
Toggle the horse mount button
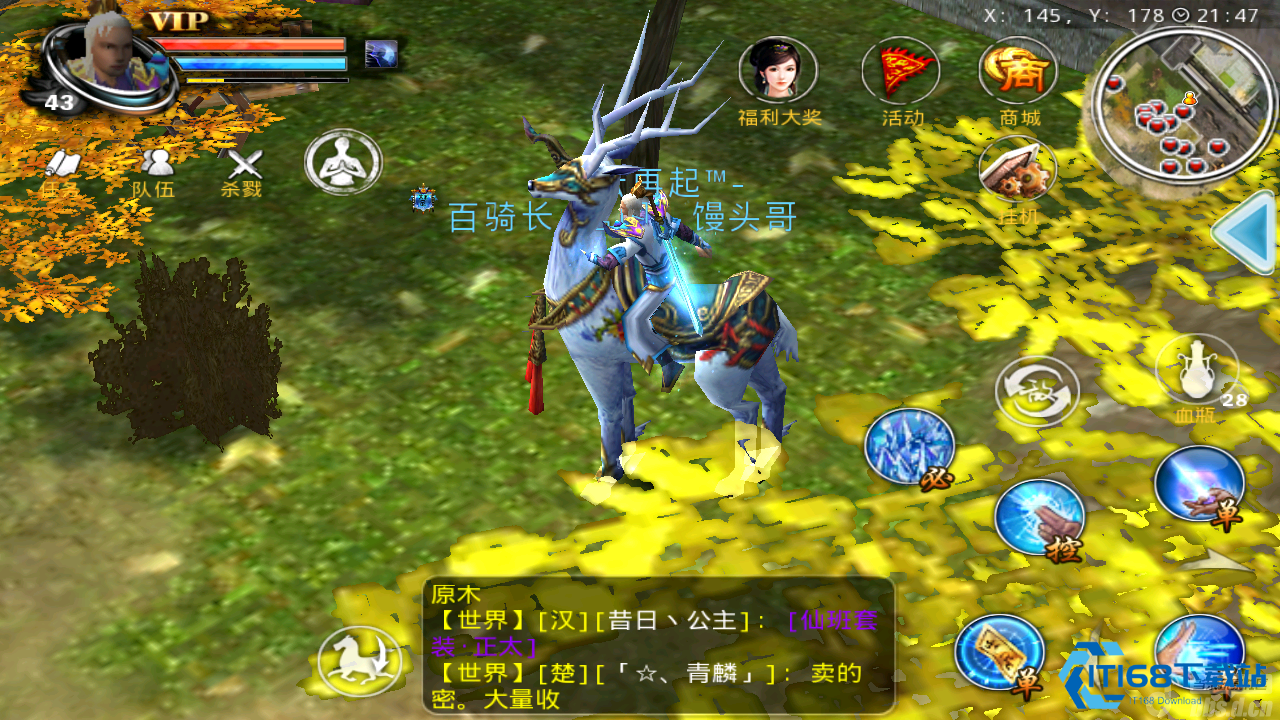pyautogui.click(x=360, y=660)
